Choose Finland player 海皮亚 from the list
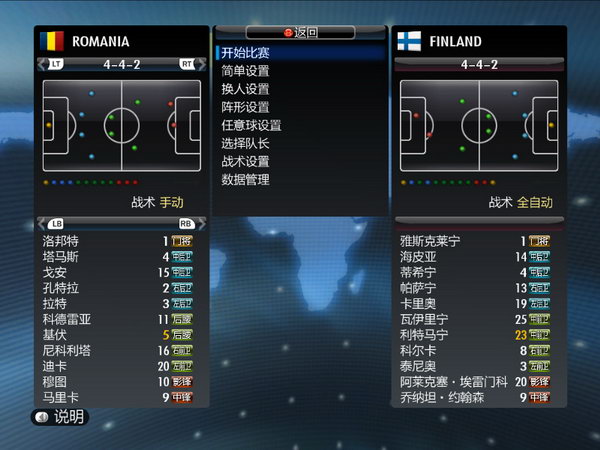Image resolution: width=600 pixels, height=450 pixels. [x=418, y=257]
